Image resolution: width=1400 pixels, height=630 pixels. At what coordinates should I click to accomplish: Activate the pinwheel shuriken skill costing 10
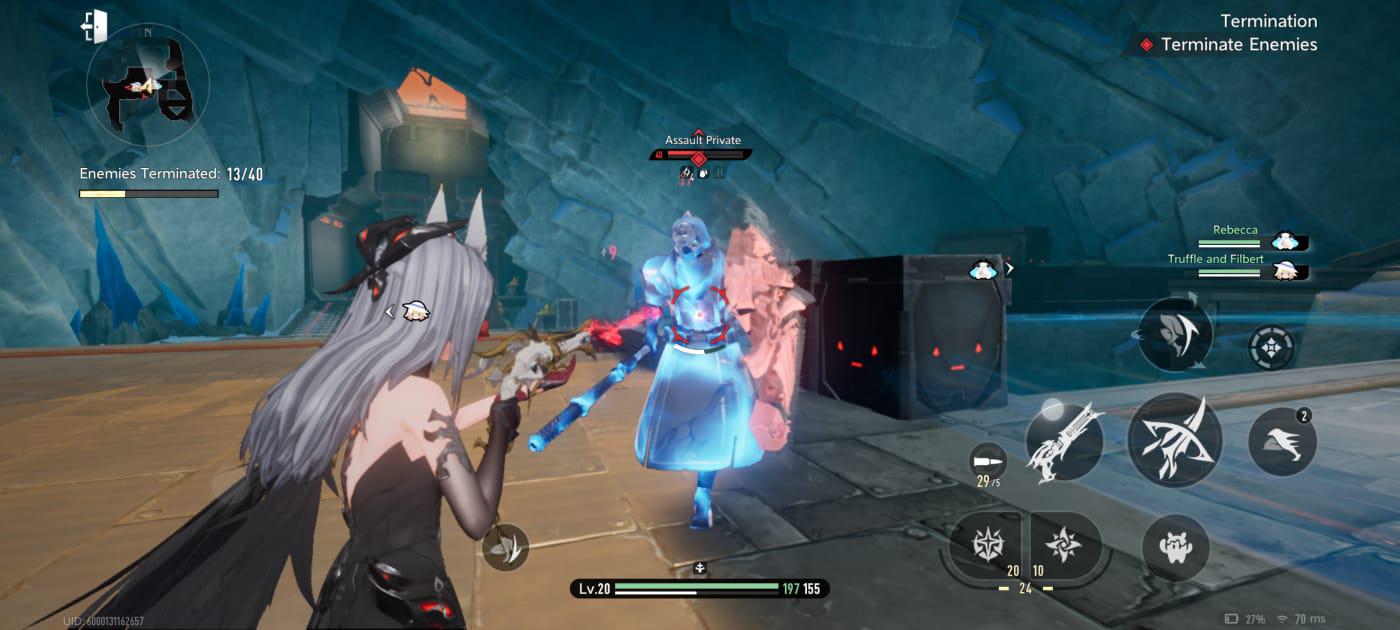pyautogui.click(x=1063, y=545)
